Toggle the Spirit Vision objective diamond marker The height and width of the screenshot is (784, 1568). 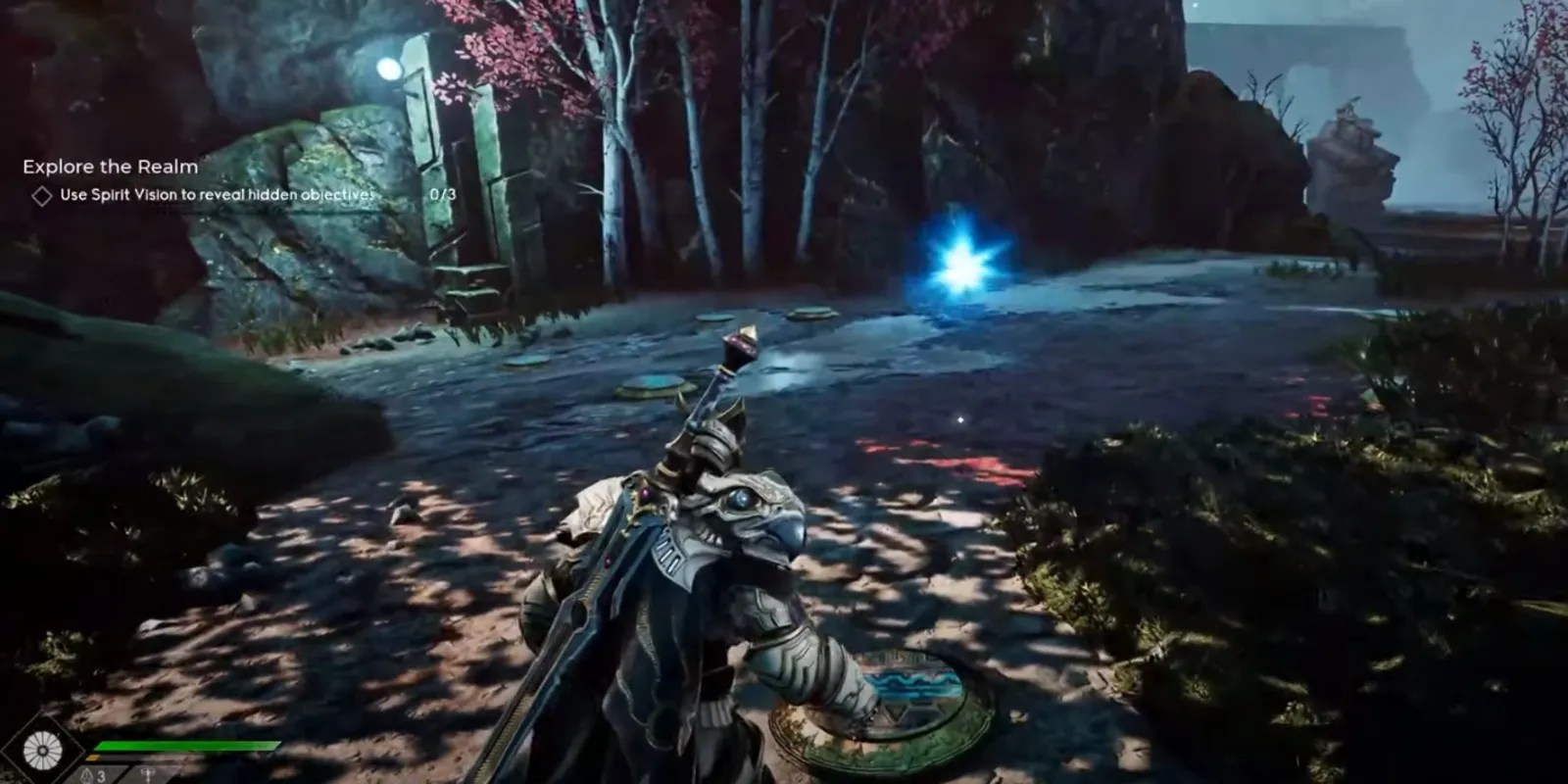coord(43,196)
